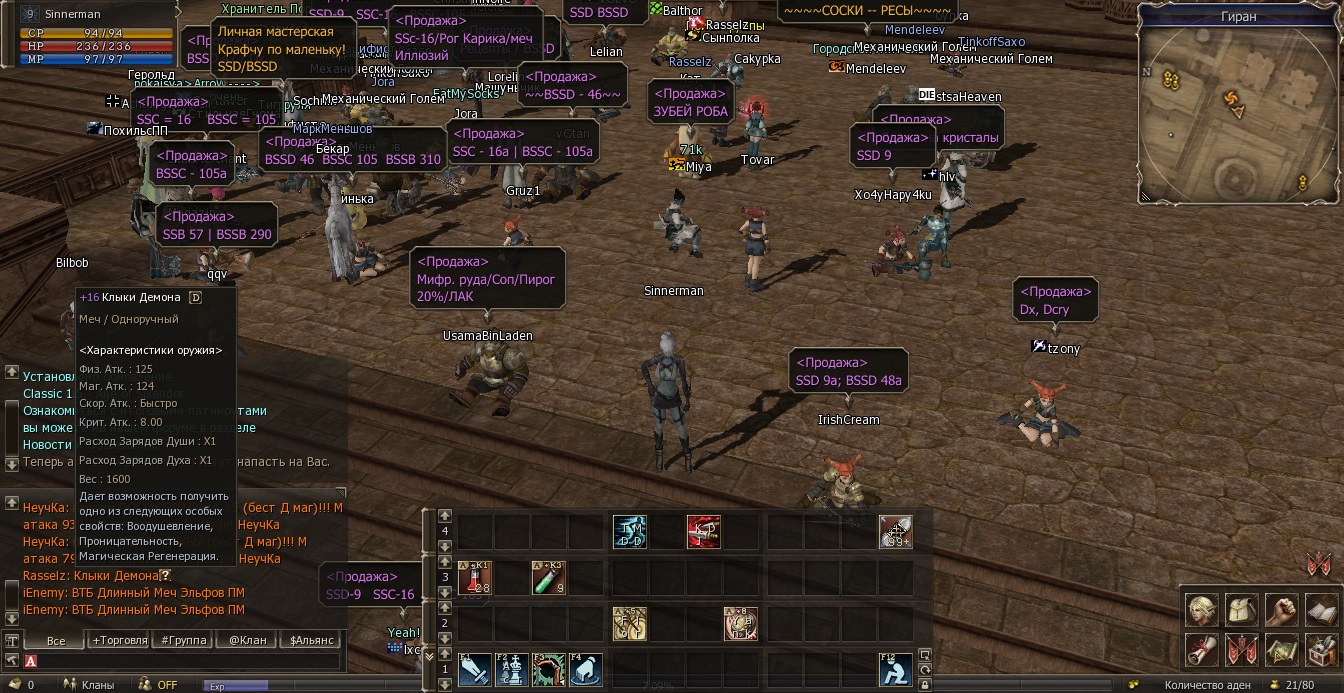Open the inventory bag icon
The image size is (1344, 693).
point(1242,609)
